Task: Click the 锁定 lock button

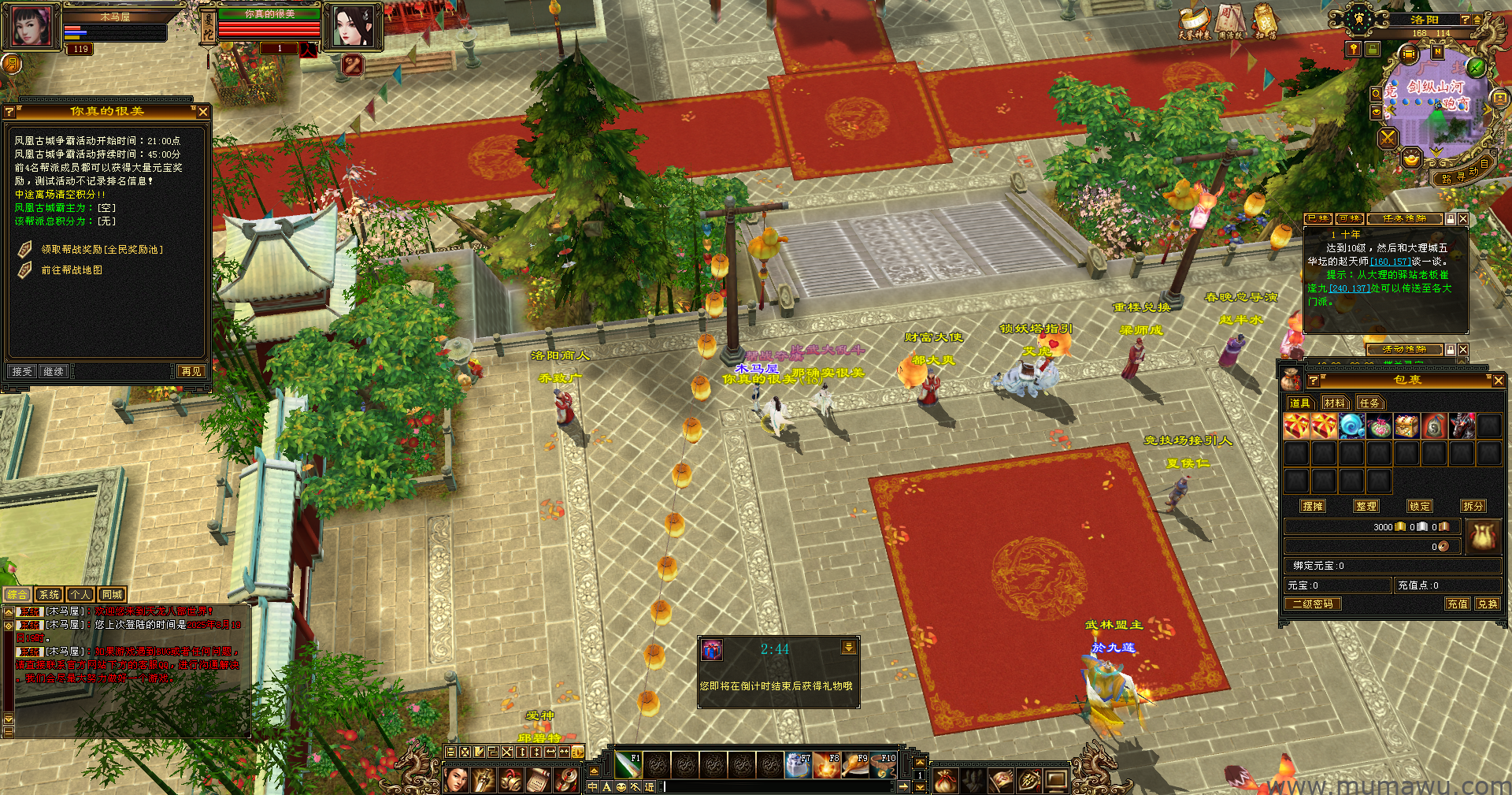Action: click(x=1420, y=507)
